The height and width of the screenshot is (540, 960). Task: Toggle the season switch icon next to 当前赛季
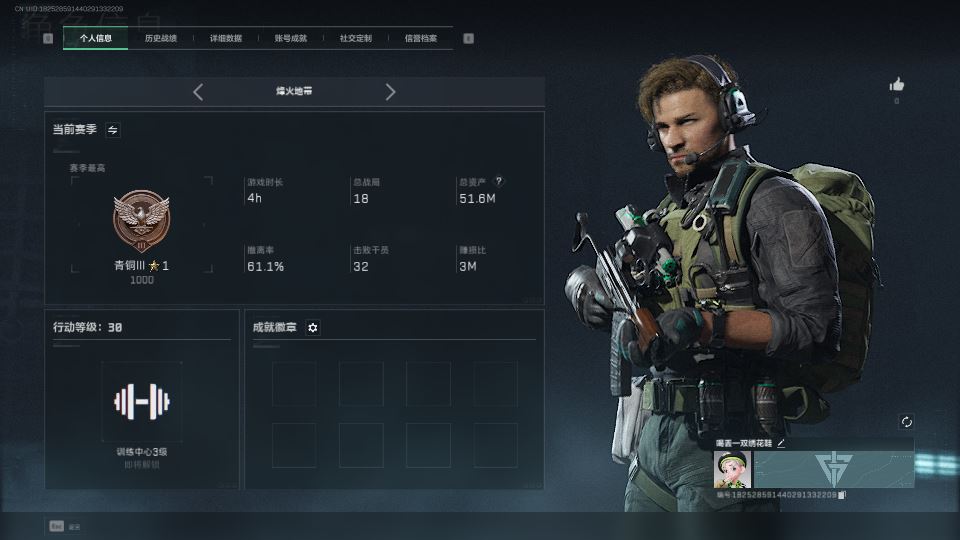pyautogui.click(x=113, y=130)
